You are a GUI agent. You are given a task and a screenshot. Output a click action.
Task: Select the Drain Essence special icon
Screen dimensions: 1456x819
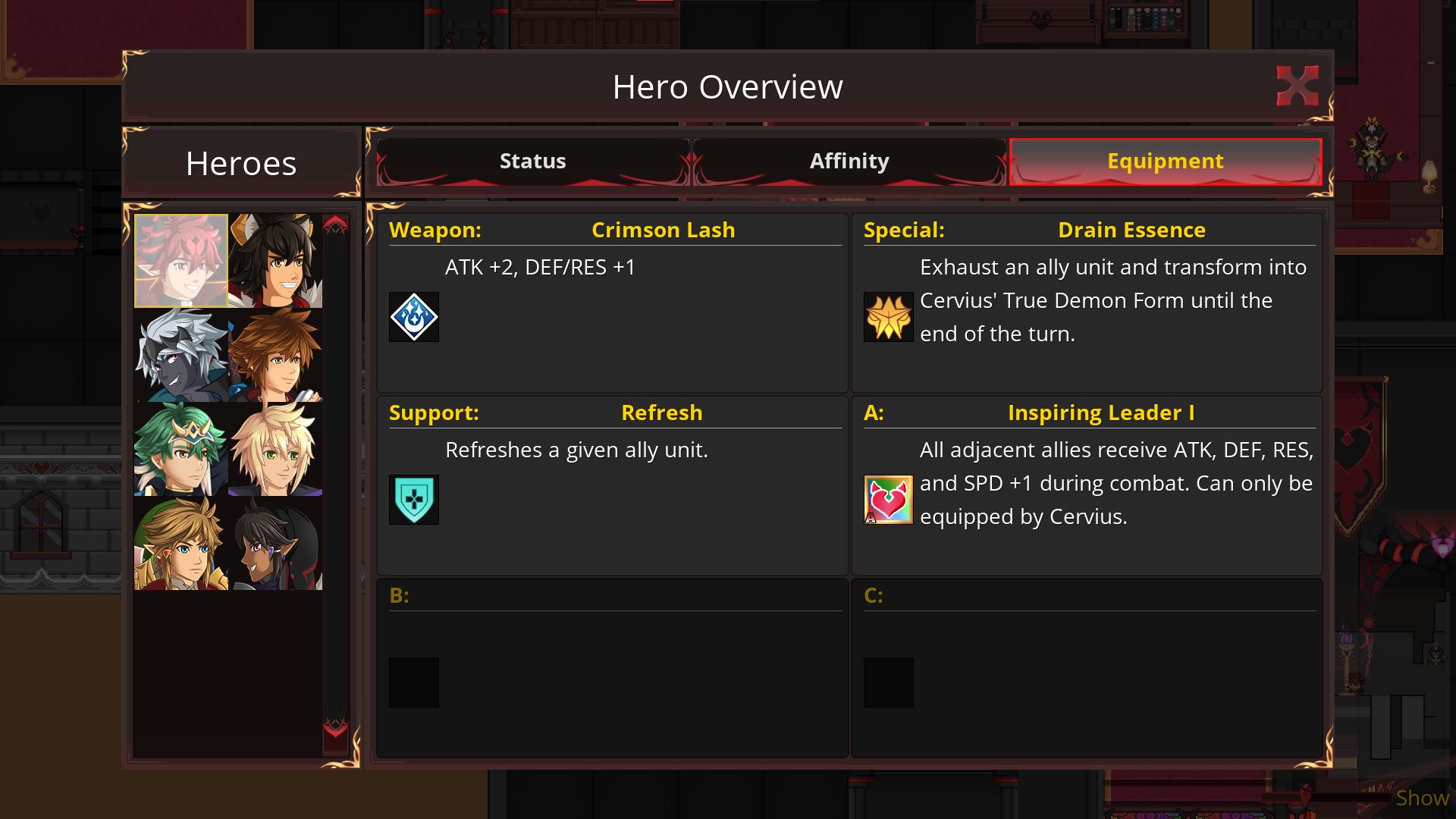889,317
